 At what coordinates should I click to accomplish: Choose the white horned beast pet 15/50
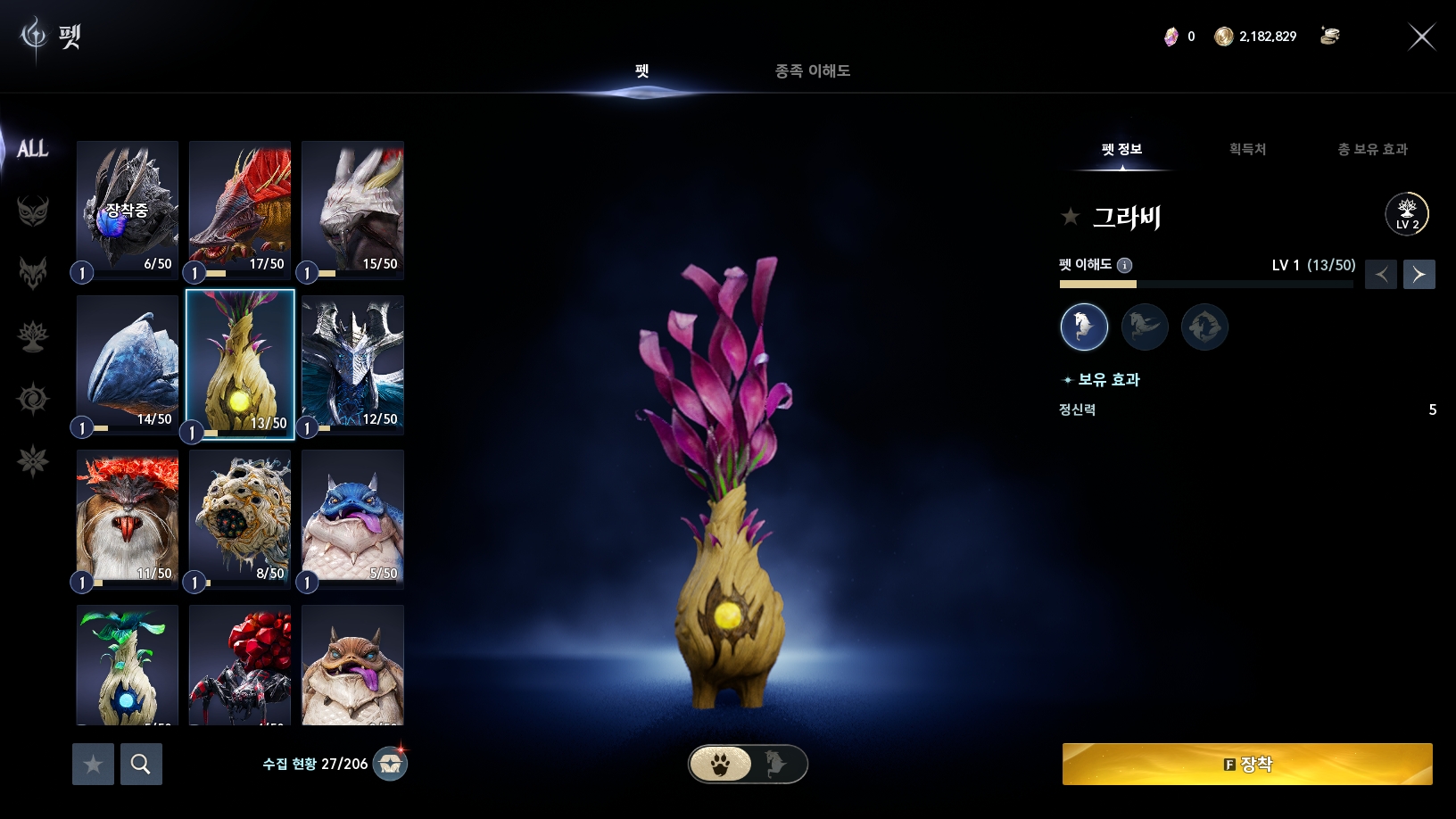(x=352, y=206)
